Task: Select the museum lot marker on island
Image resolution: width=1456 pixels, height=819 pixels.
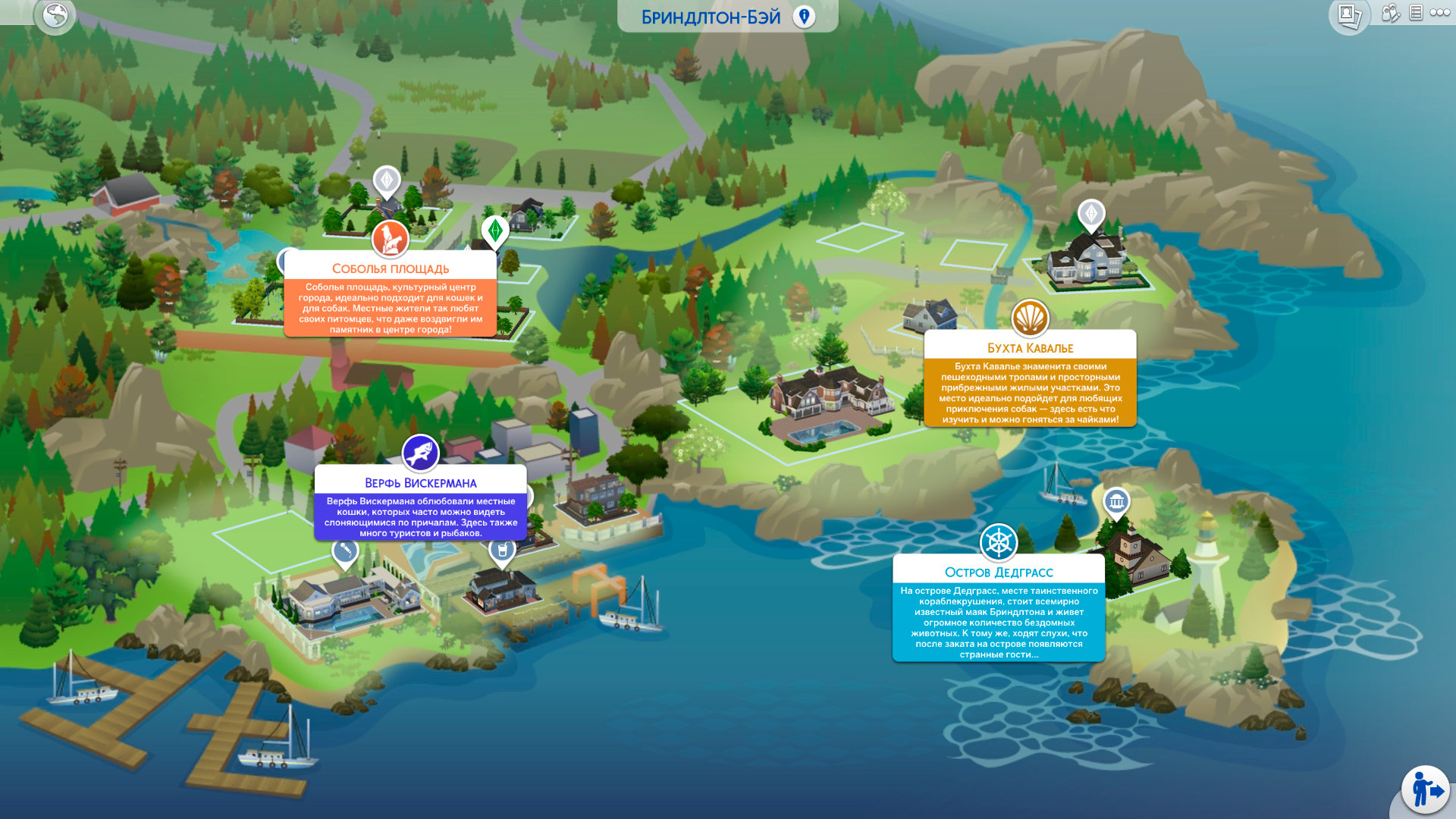Action: click(1116, 501)
